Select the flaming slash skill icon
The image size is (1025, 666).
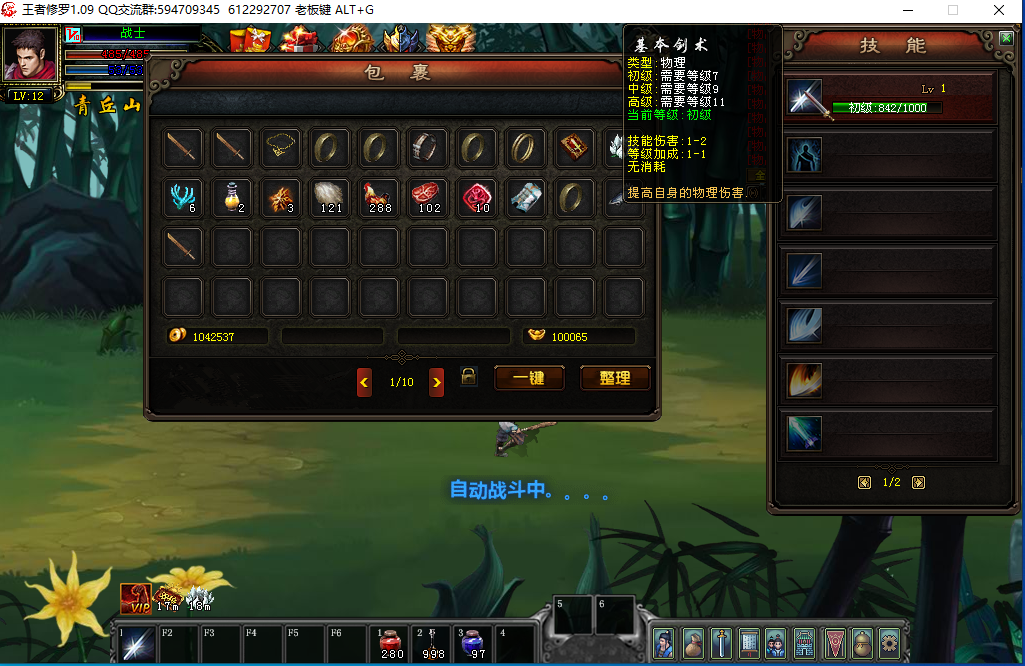click(x=805, y=380)
